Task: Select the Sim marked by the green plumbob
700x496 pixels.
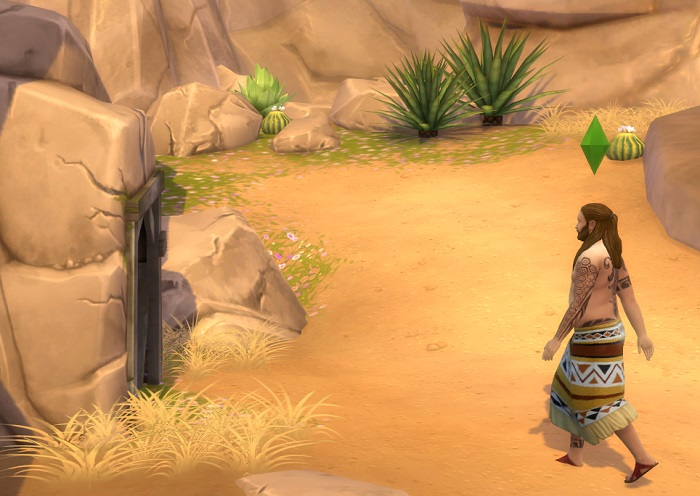Action: click(598, 330)
